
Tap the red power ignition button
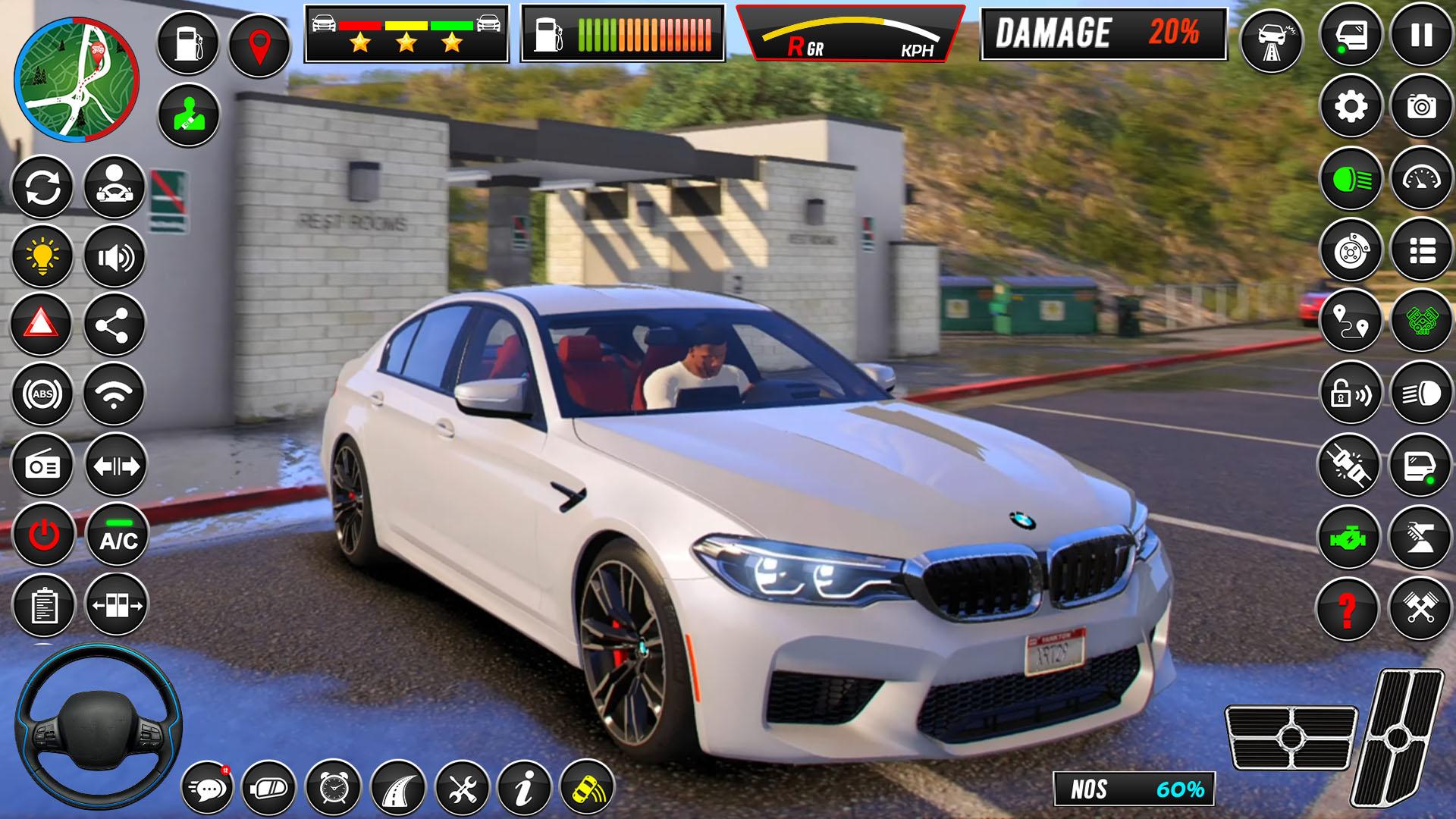[43, 535]
